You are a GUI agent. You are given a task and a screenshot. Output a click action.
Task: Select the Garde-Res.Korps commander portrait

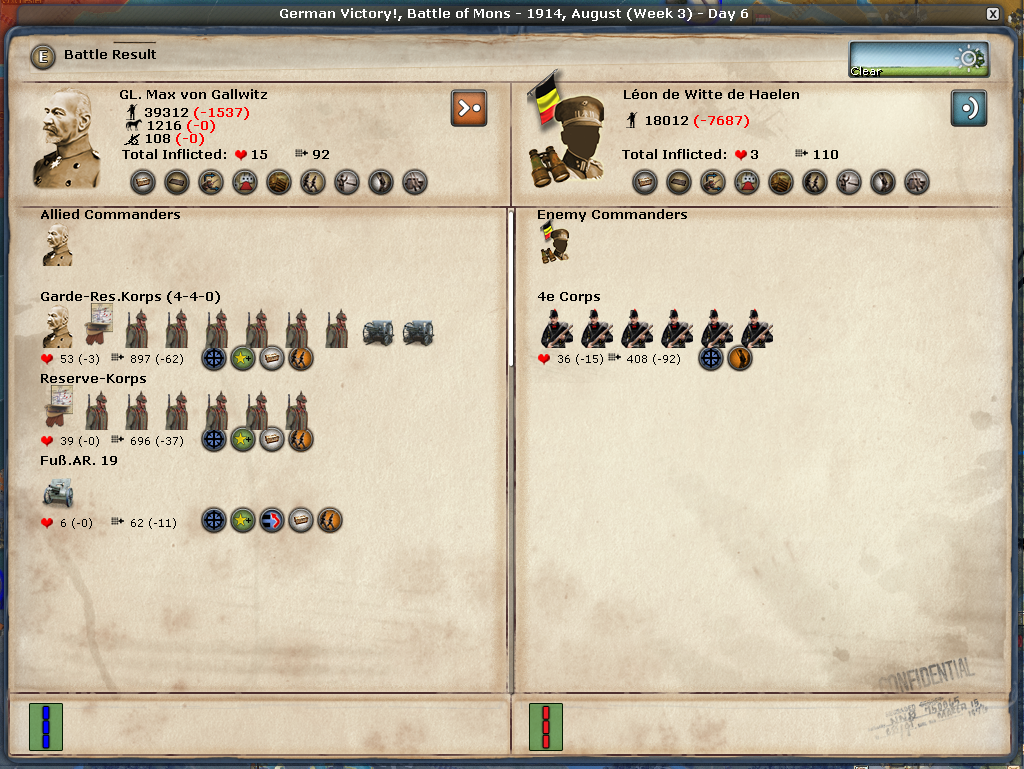(x=57, y=328)
